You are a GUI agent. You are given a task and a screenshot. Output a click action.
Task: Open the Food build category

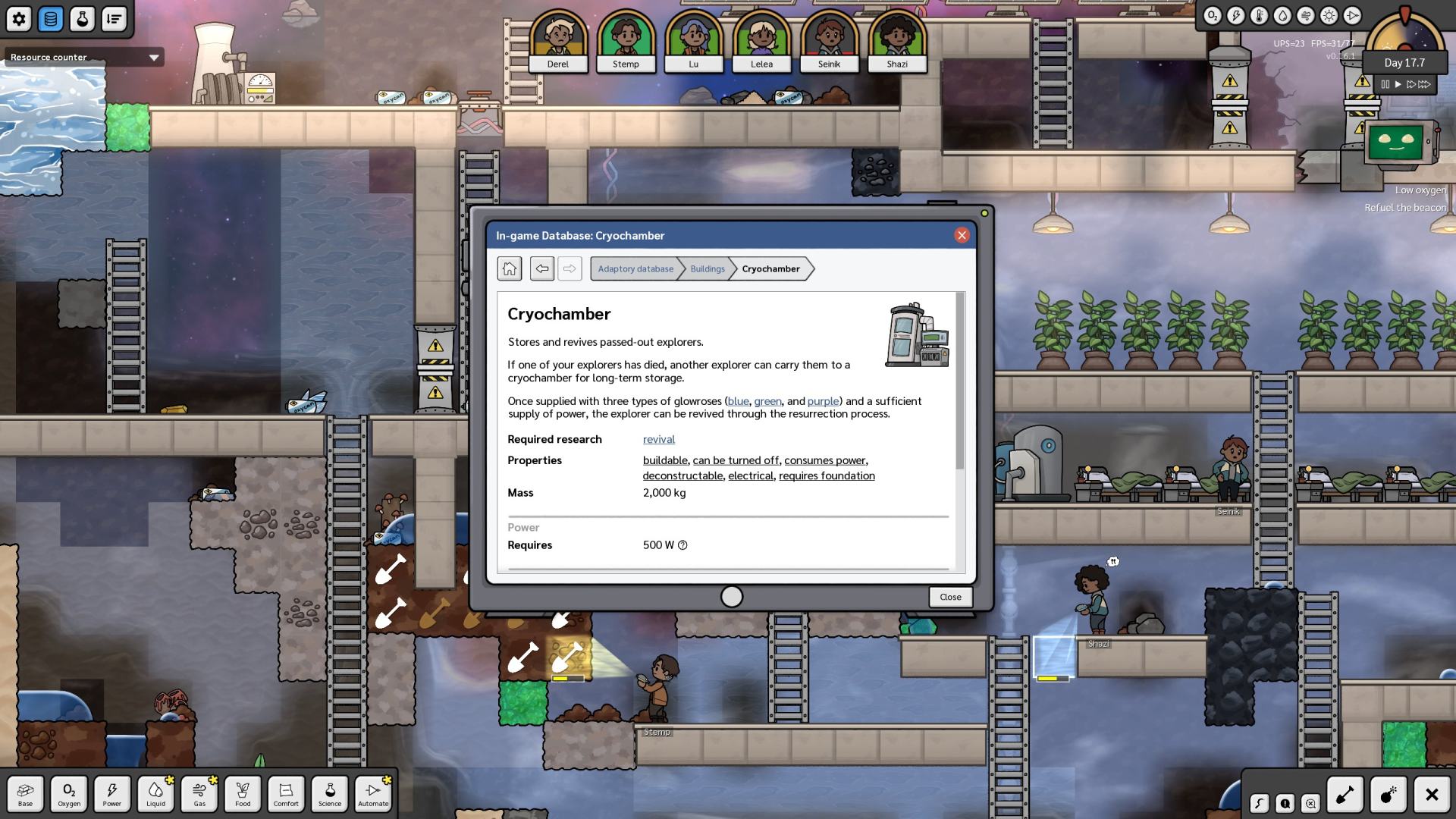click(x=243, y=793)
